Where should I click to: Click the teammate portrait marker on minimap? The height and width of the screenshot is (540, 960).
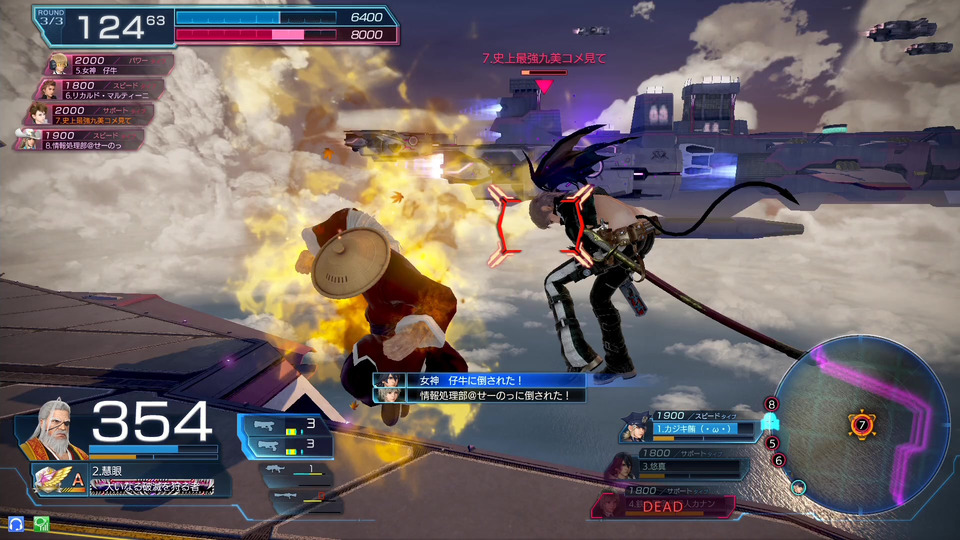tap(799, 487)
